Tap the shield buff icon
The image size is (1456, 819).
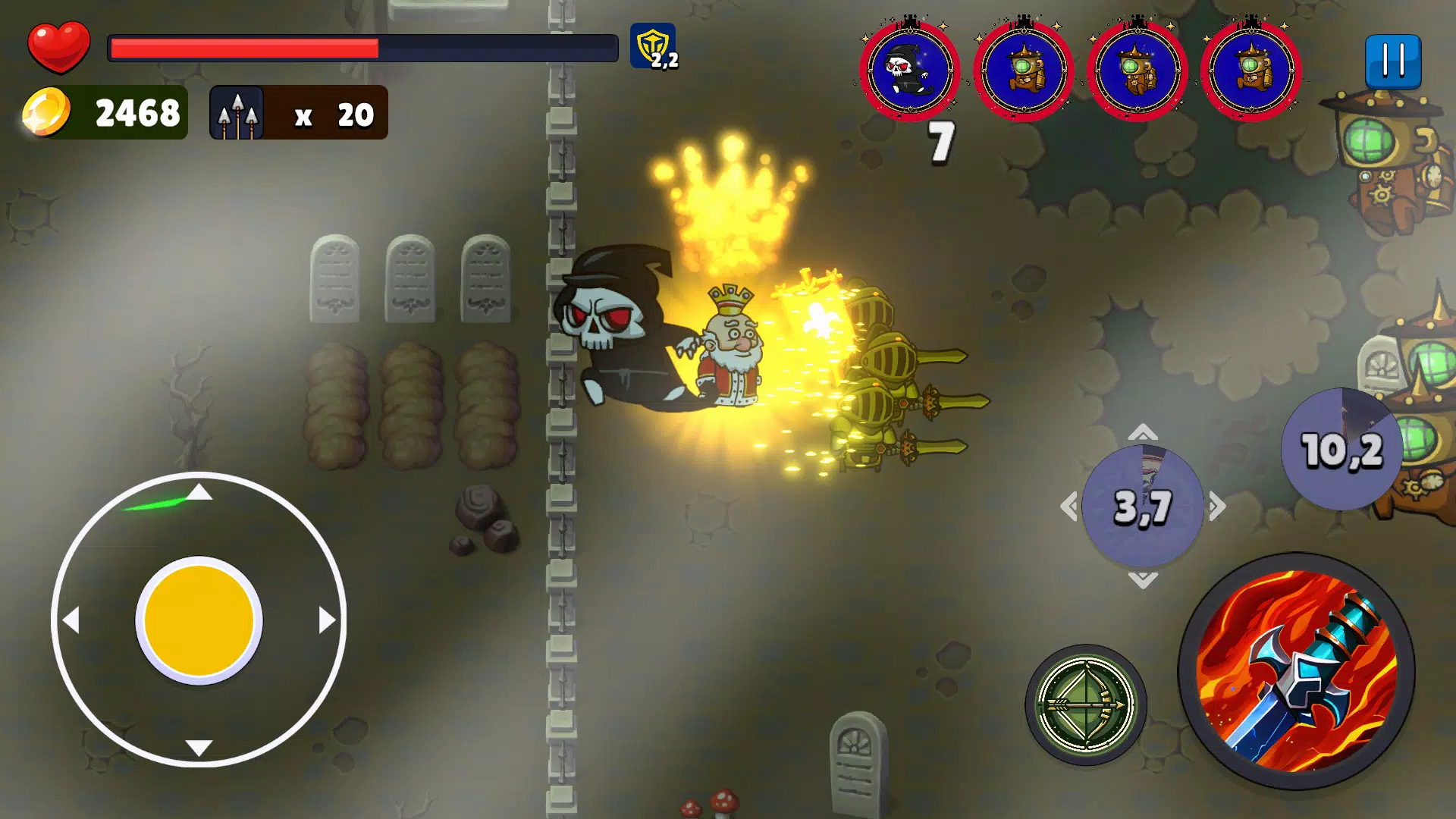click(653, 46)
